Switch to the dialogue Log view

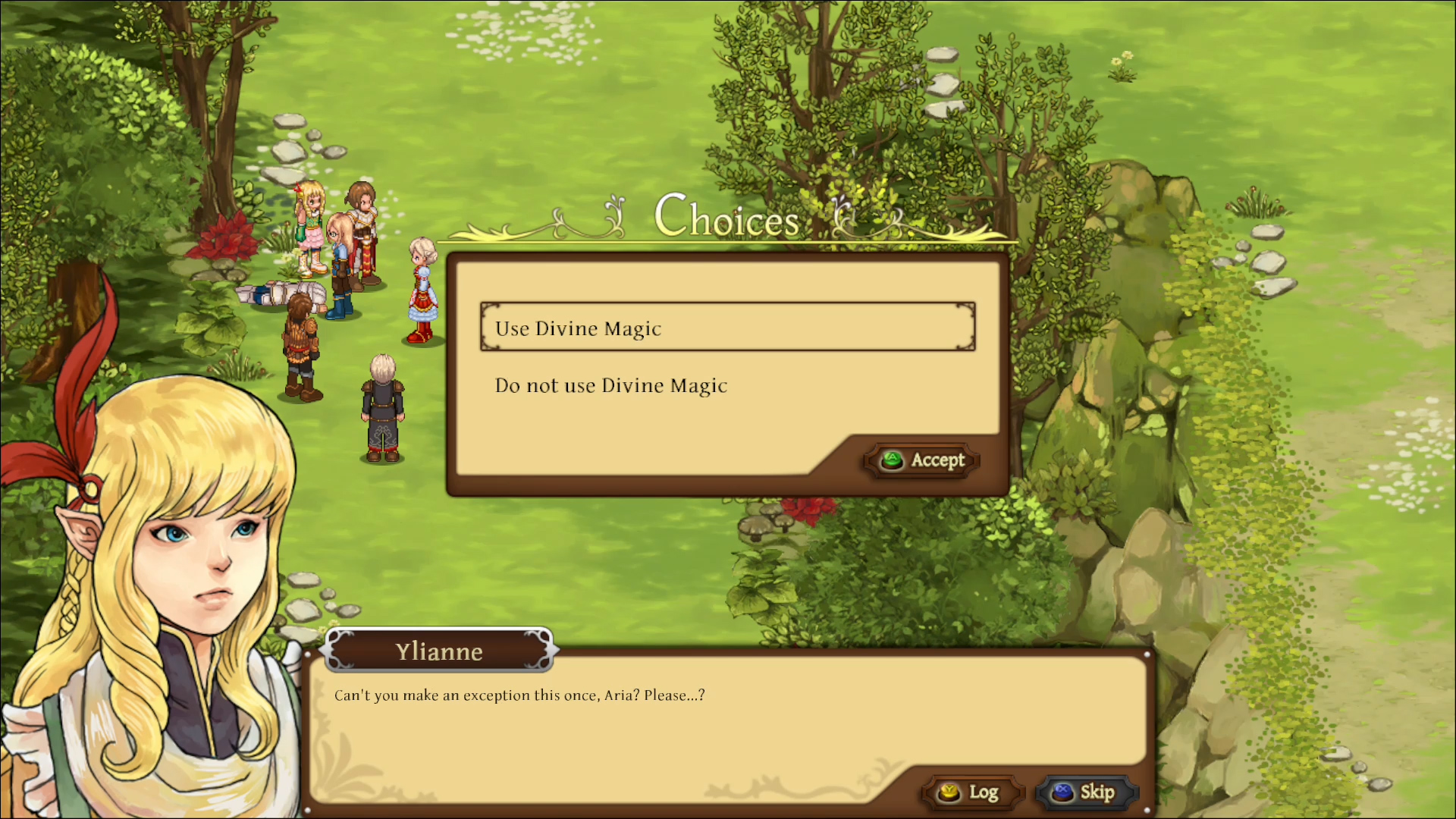[972, 792]
